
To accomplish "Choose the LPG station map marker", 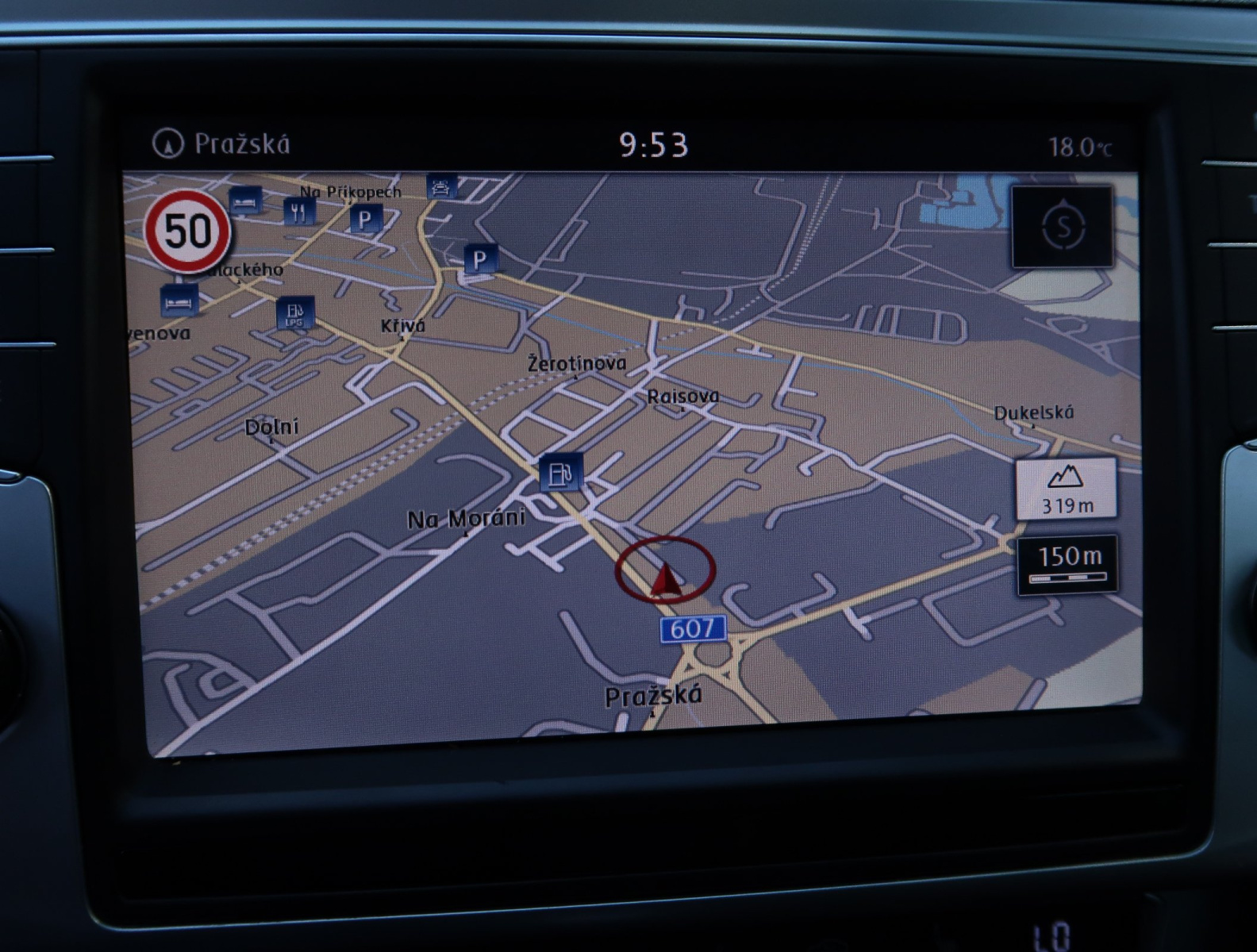I will [x=294, y=313].
